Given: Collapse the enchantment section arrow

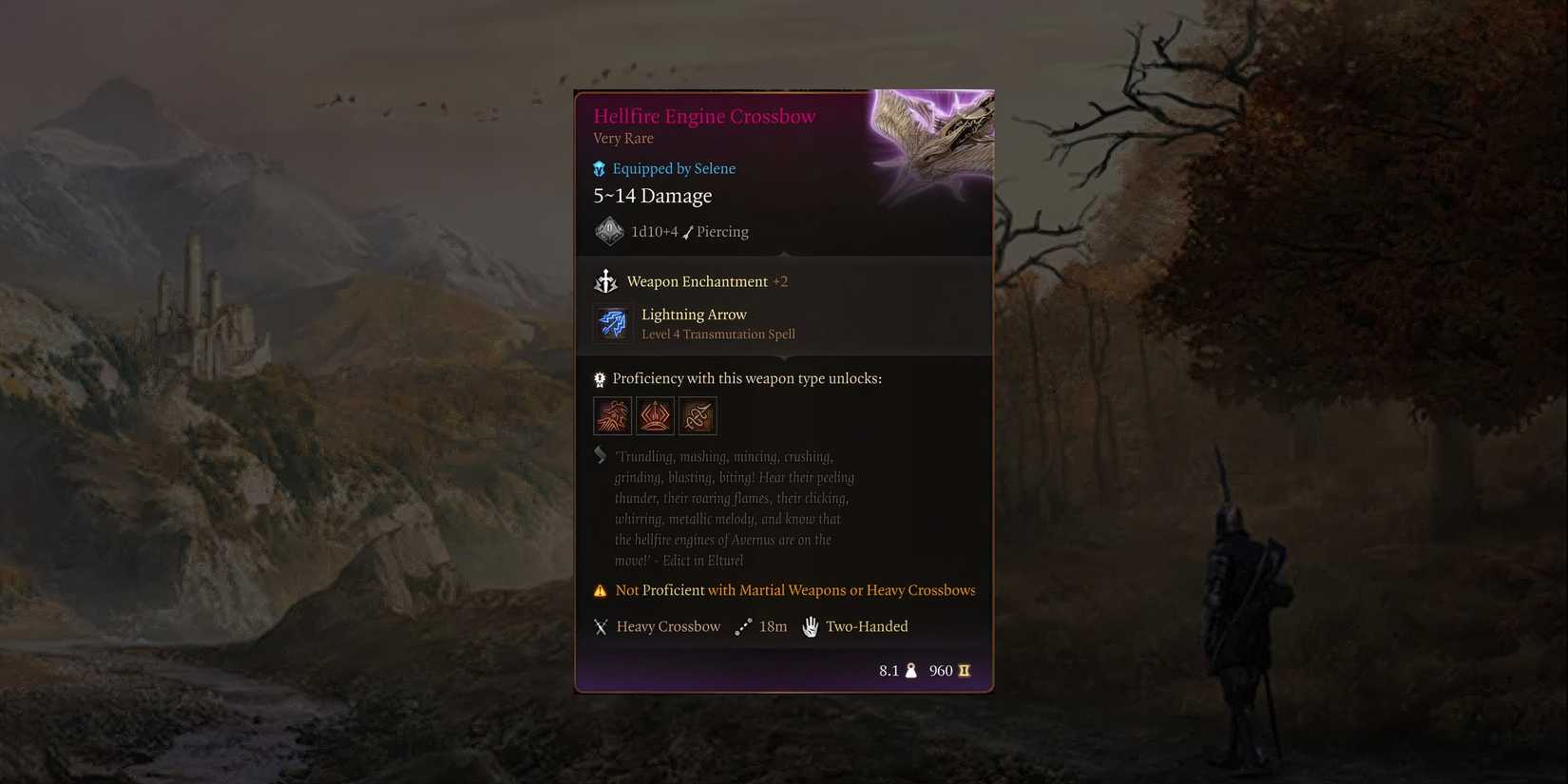Looking at the screenshot, I should pos(783,255).
